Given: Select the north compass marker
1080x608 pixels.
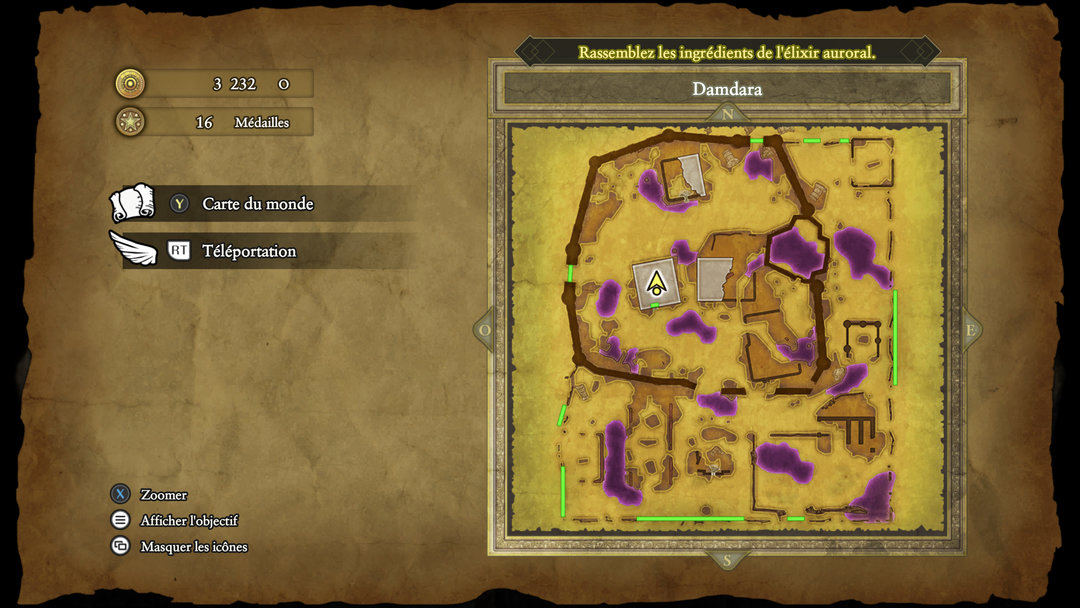Looking at the screenshot, I should pyautogui.click(x=727, y=115).
